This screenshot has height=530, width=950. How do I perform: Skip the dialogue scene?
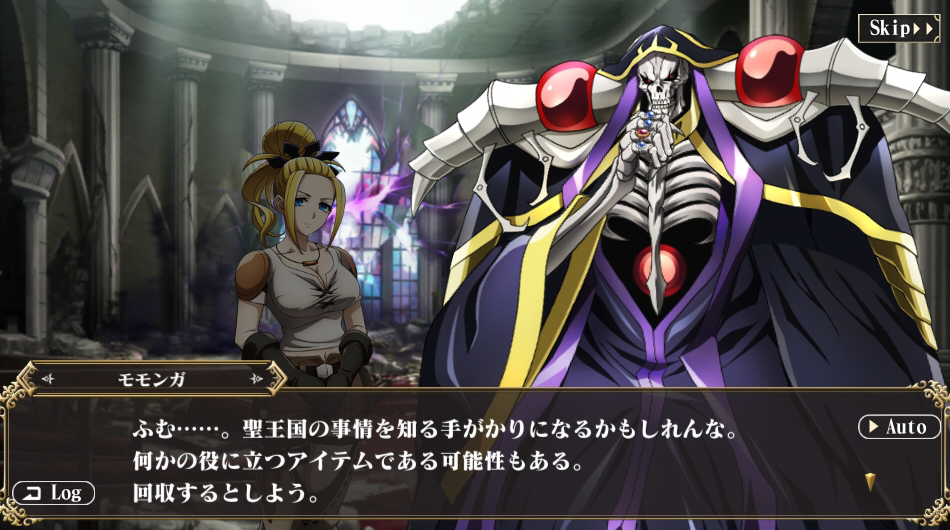pyautogui.click(x=898, y=28)
